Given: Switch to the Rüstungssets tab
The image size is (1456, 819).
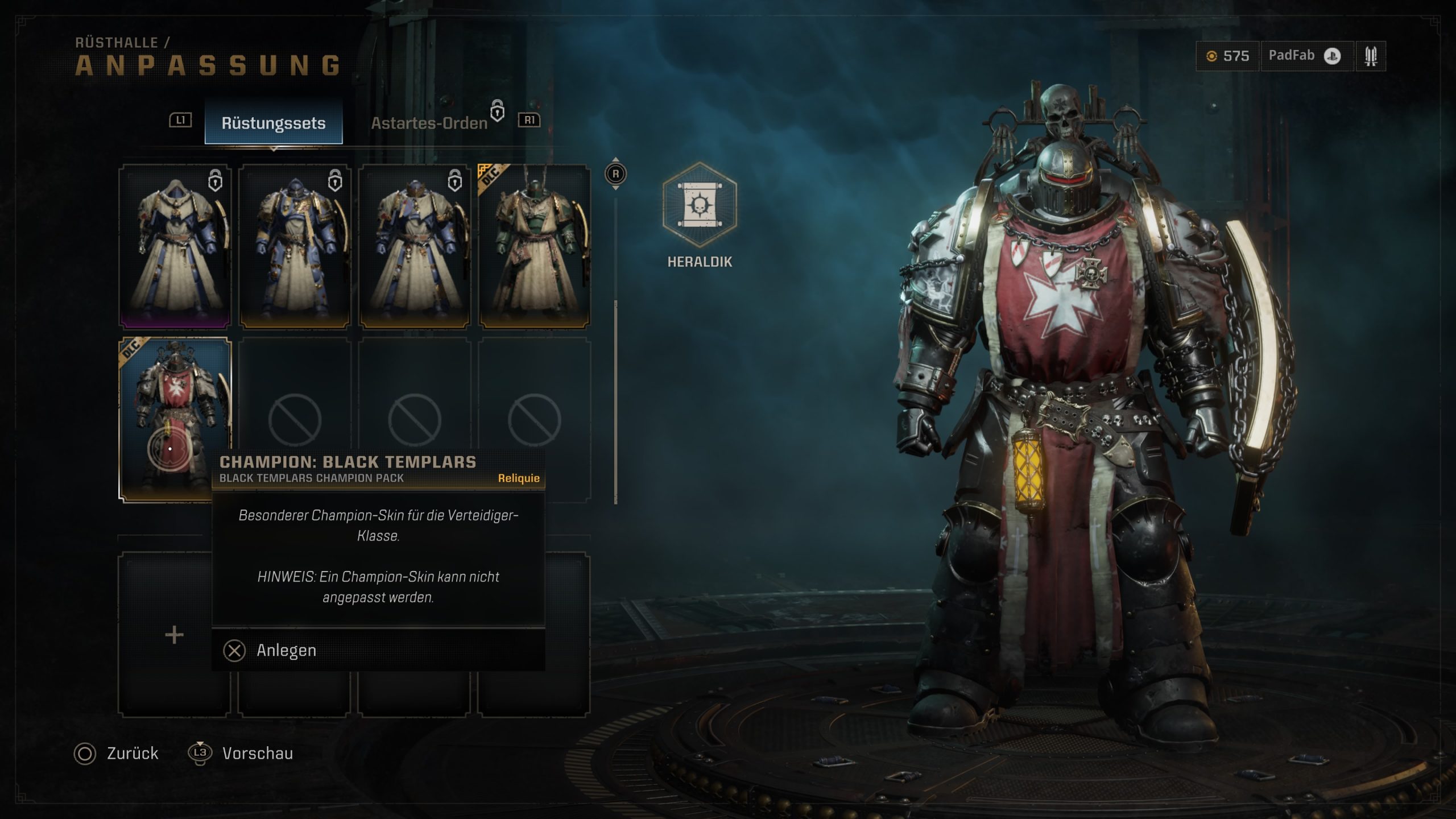Looking at the screenshot, I should coord(274,123).
